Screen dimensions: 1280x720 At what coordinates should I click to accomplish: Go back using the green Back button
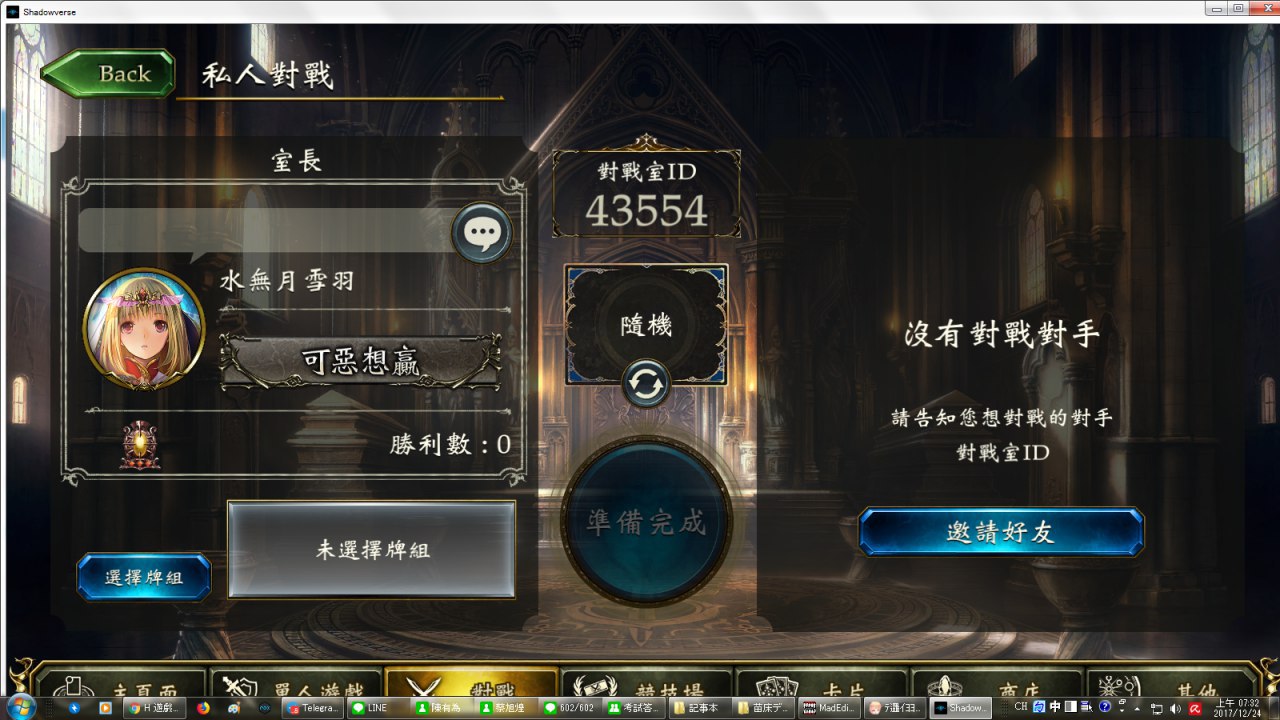108,74
